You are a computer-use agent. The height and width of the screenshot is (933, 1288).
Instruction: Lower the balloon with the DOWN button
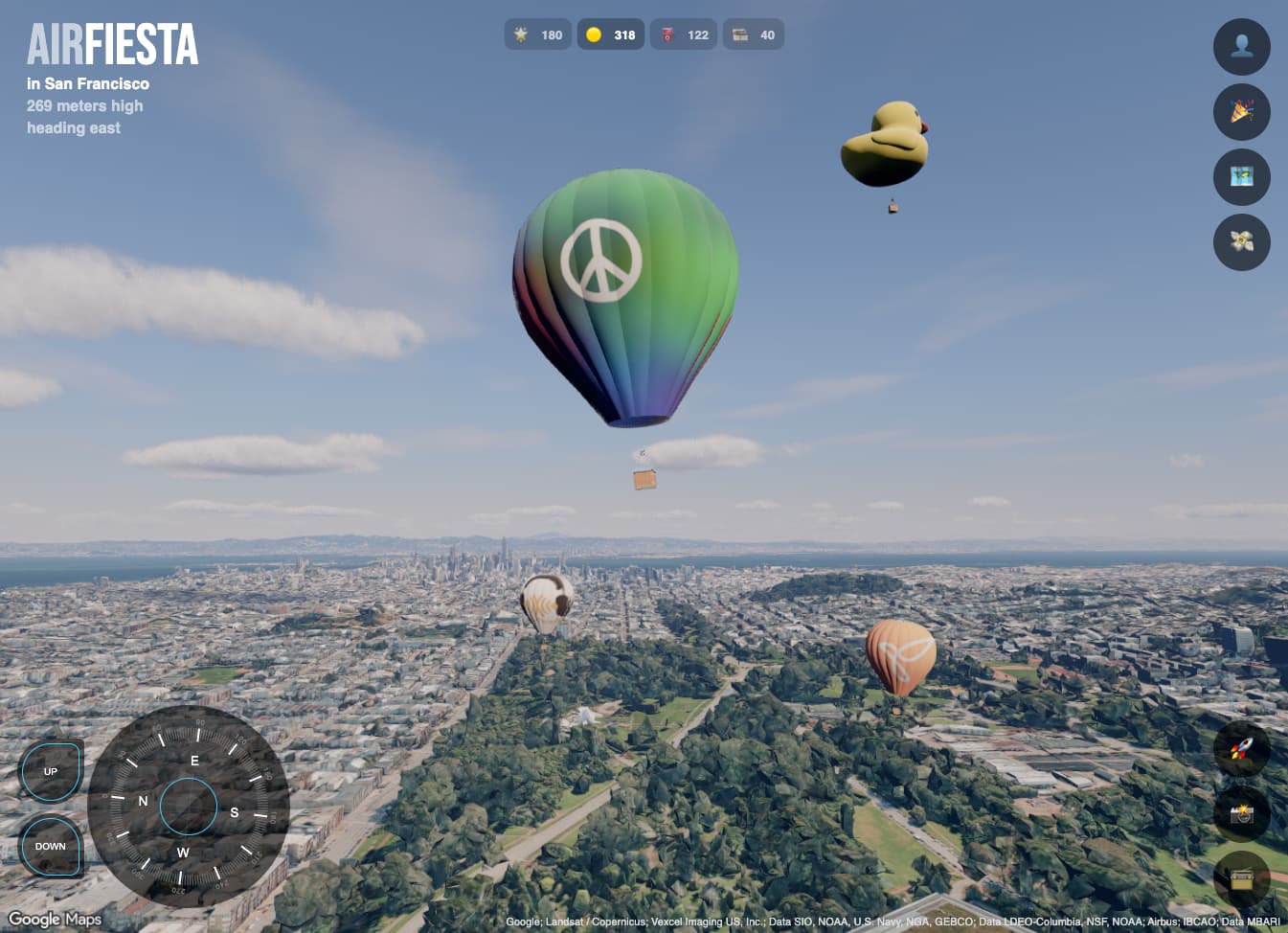[x=51, y=846]
